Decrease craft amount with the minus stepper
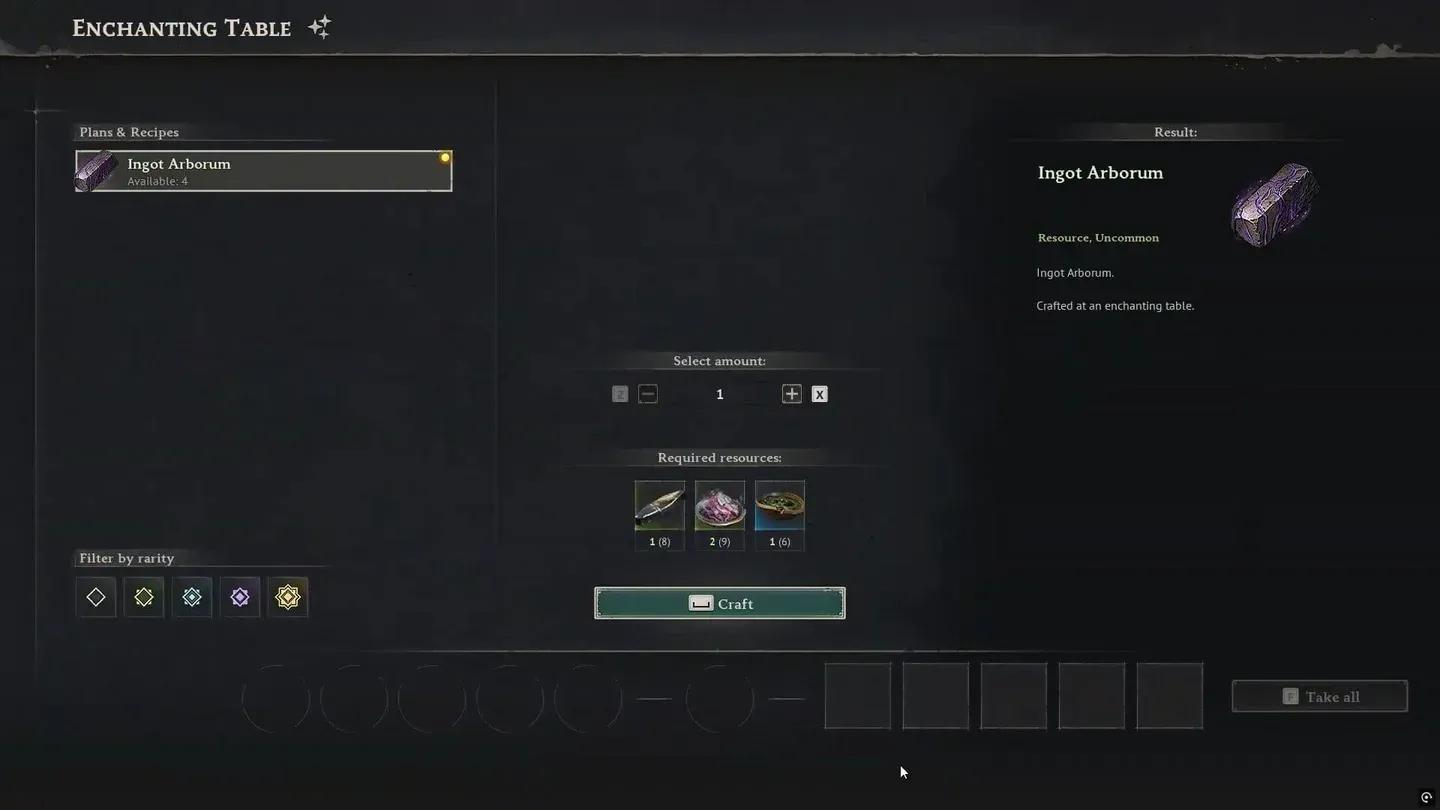Image resolution: width=1440 pixels, height=810 pixels. tap(647, 393)
